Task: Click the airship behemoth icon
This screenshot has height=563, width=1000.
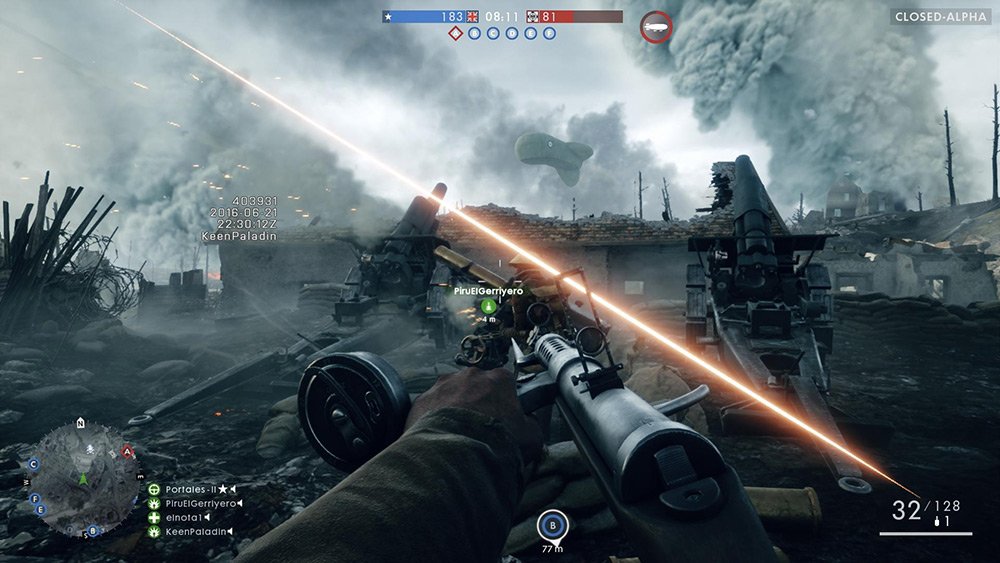Action: (656, 26)
